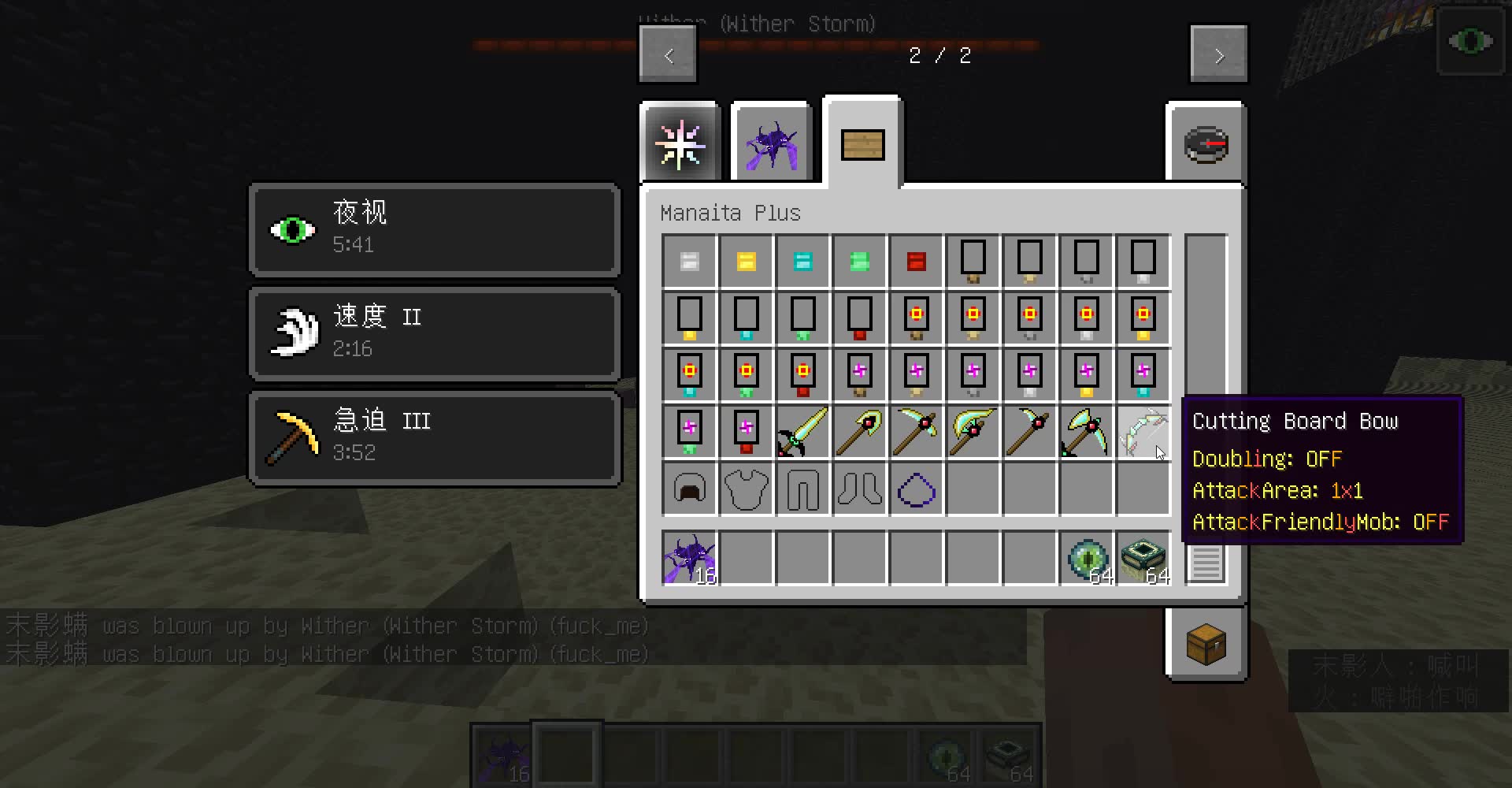Open the compass search tab
The width and height of the screenshot is (1512, 788).
(1206, 143)
